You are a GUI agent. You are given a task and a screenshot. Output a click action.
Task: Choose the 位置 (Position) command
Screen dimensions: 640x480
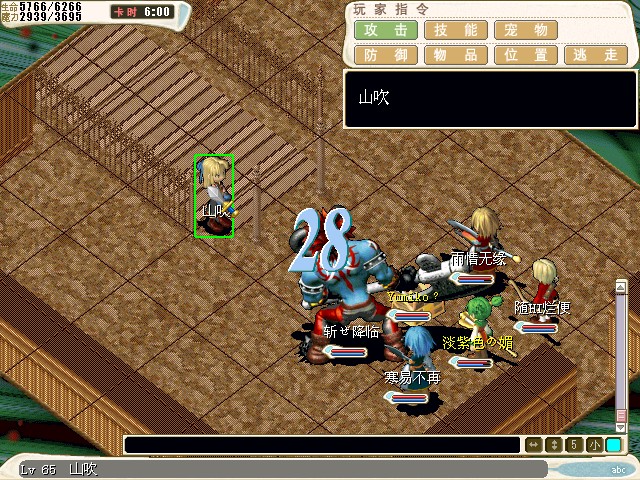coord(525,55)
